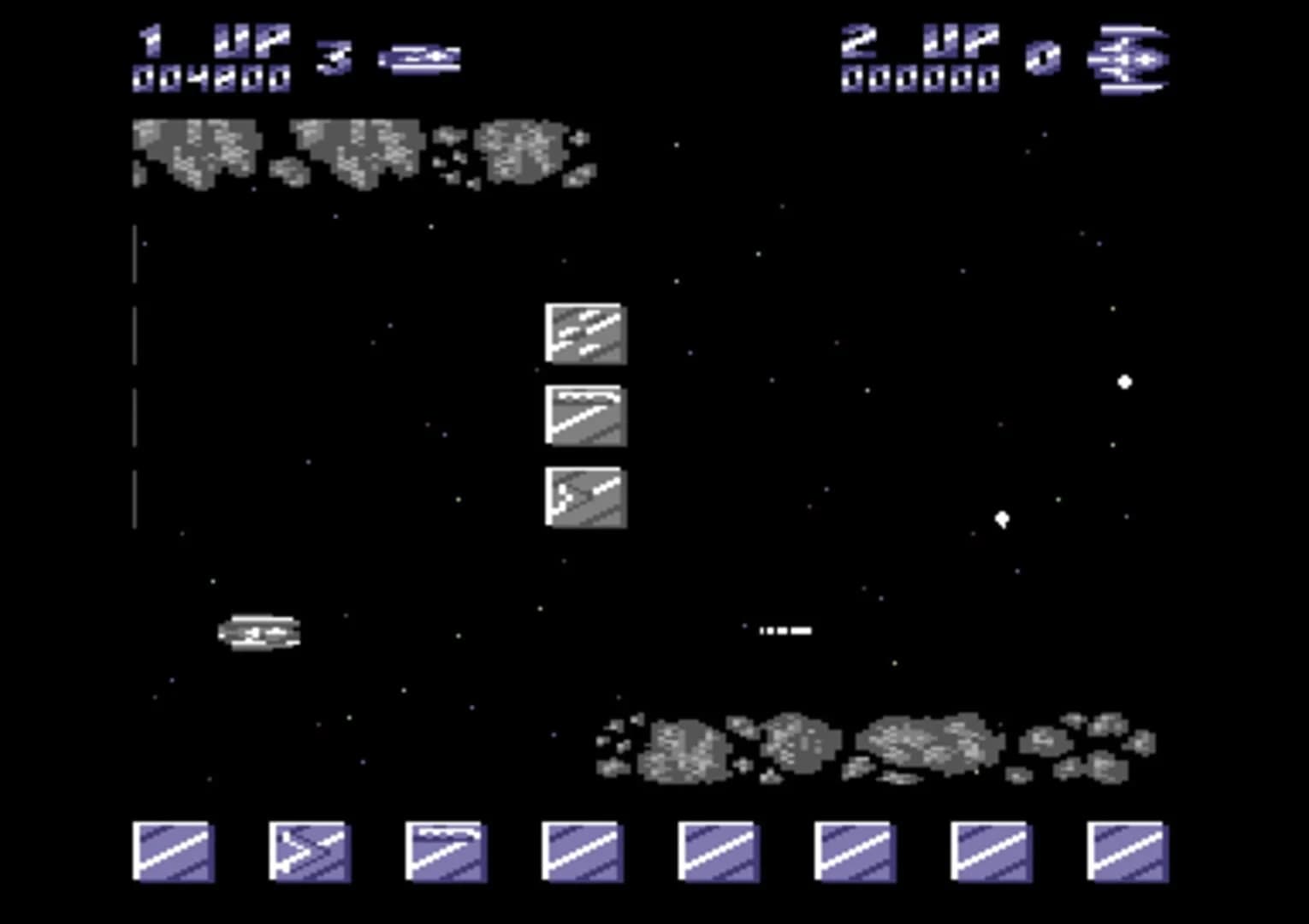Click the white bullet streak mid-screen
The image size is (1309, 924).
tap(785, 629)
